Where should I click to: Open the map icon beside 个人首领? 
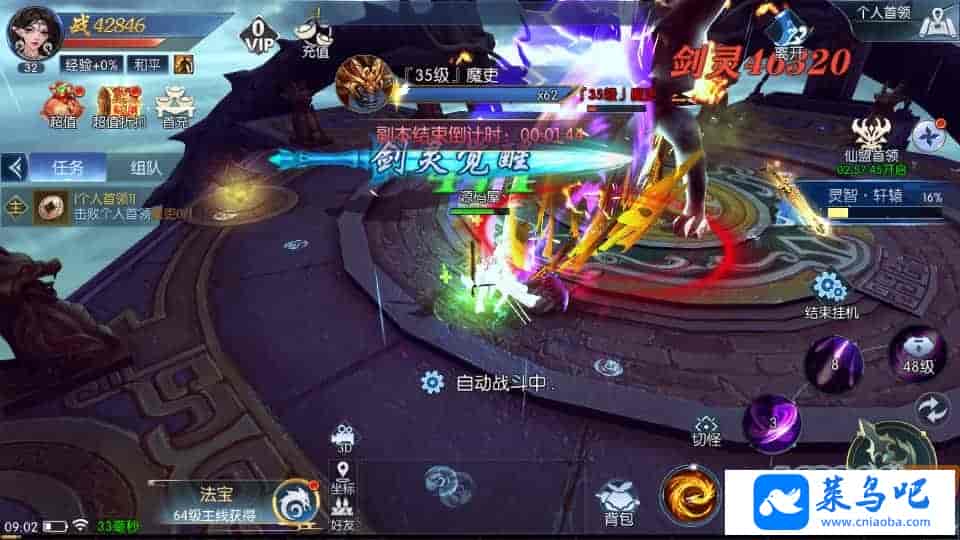point(934,22)
